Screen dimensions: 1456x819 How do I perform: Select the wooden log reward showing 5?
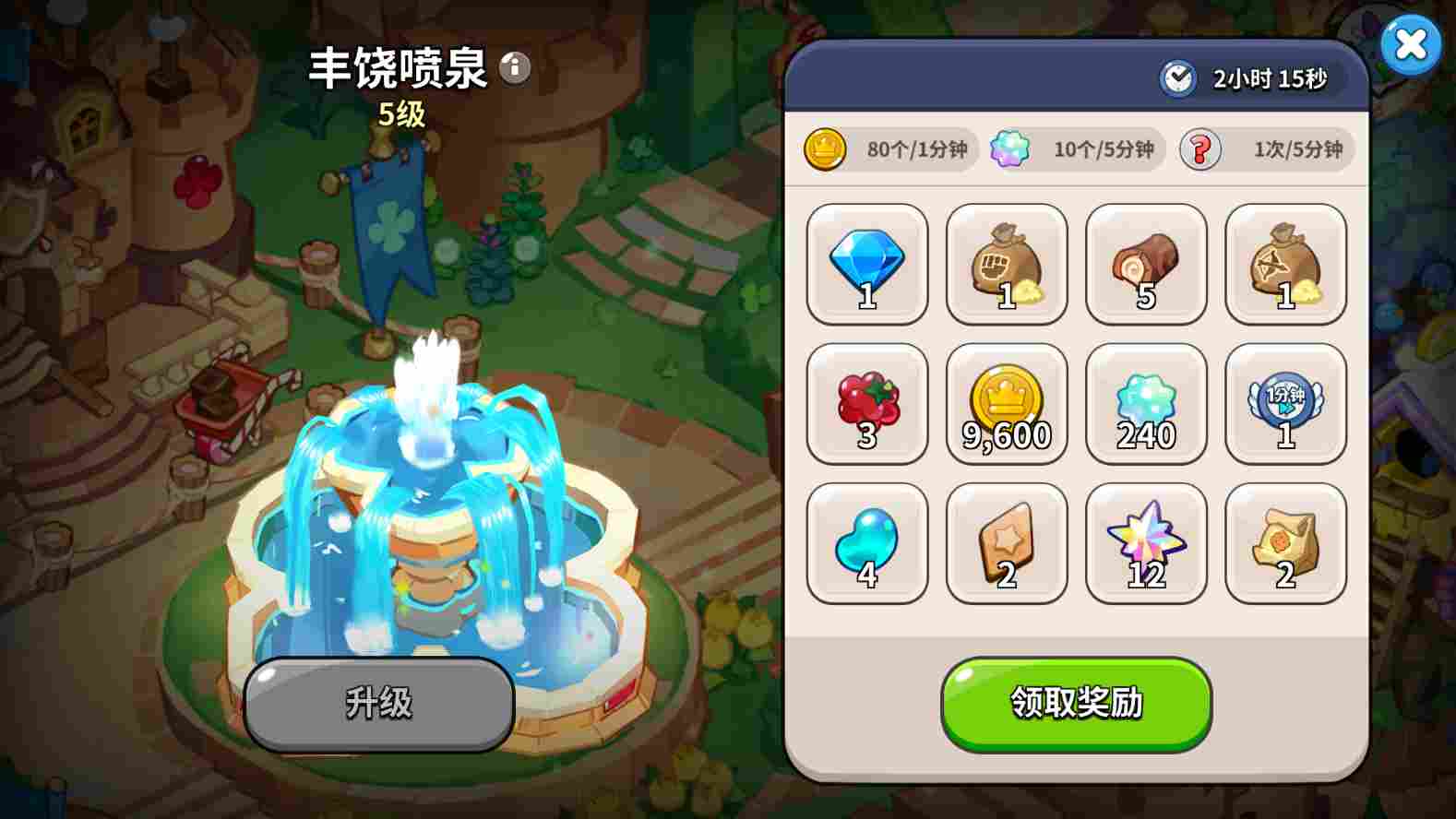(x=1145, y=266)
